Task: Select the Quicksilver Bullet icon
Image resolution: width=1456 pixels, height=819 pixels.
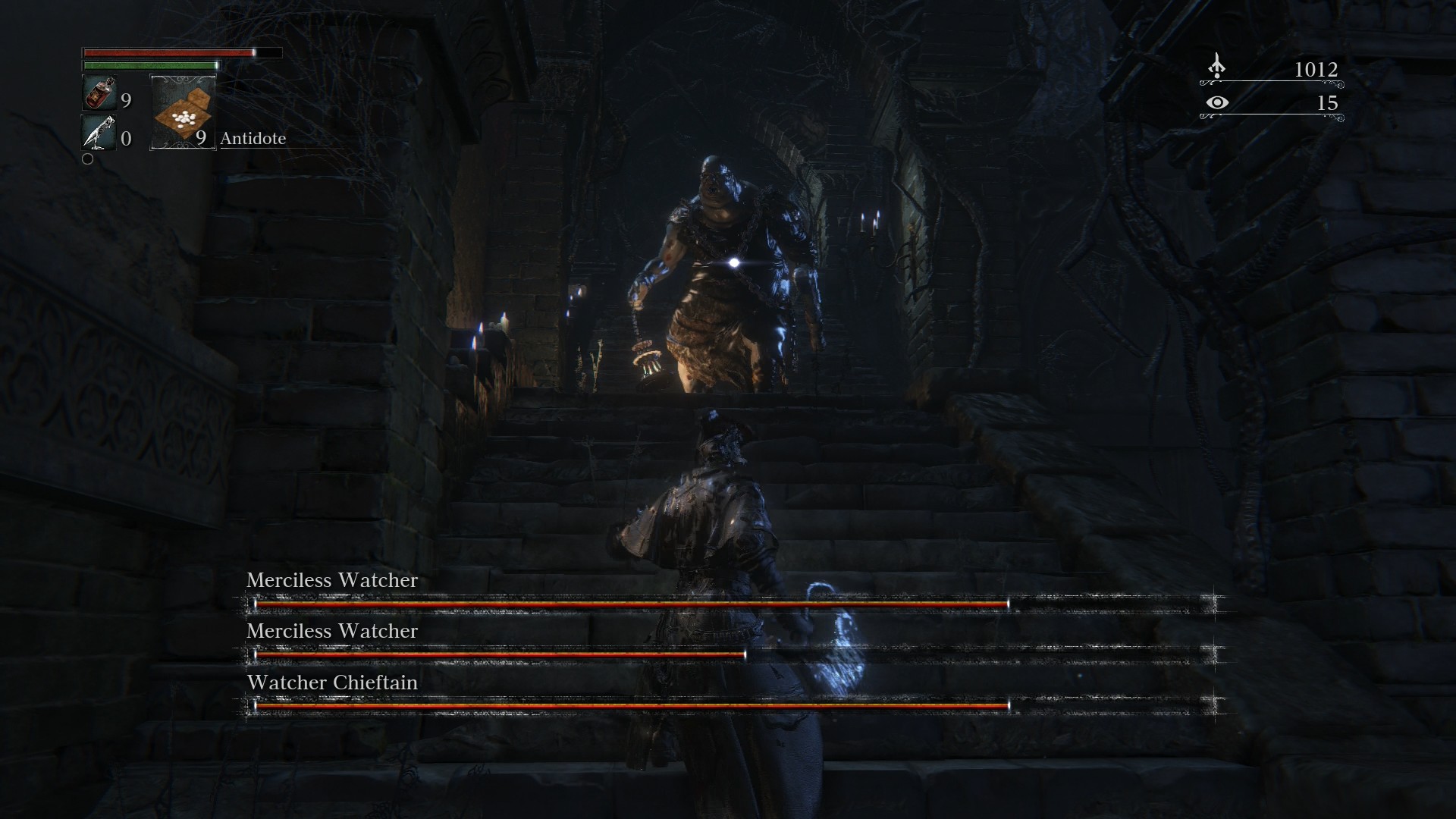Action: point(99,133)
